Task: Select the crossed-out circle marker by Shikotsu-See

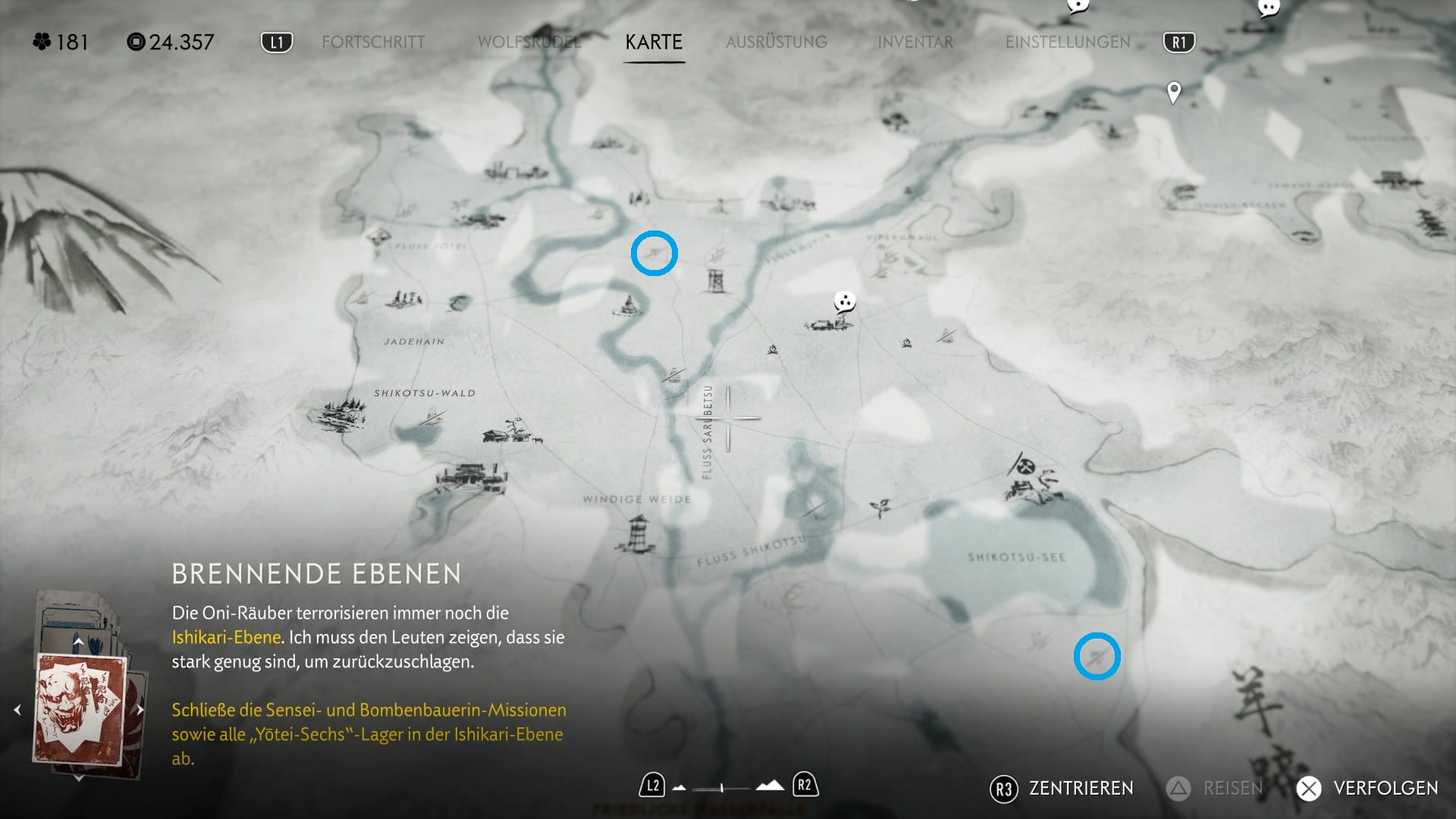Action: coord(1025,466)
